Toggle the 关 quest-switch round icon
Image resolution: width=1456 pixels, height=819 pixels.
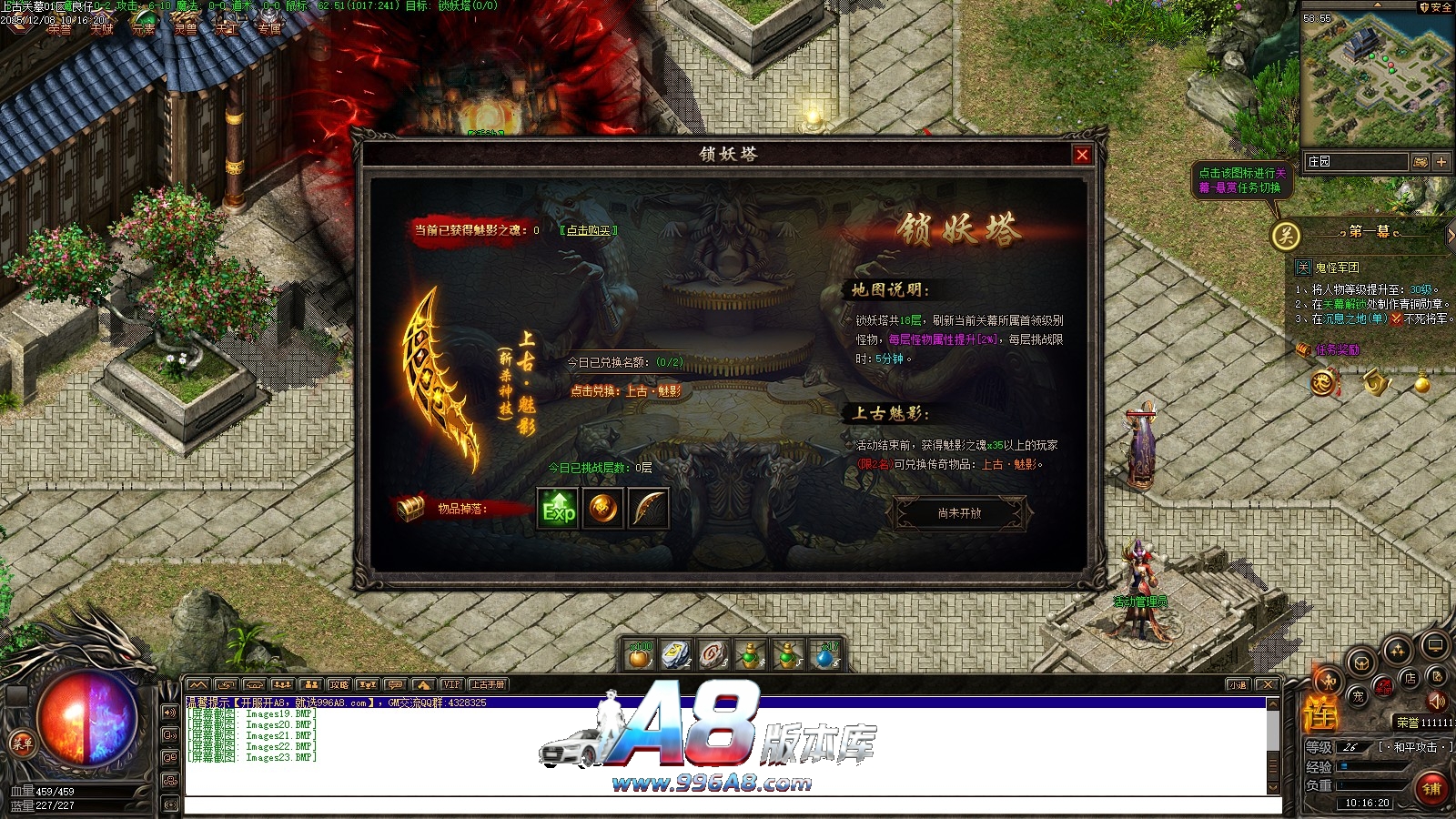tap(1286, 236)
